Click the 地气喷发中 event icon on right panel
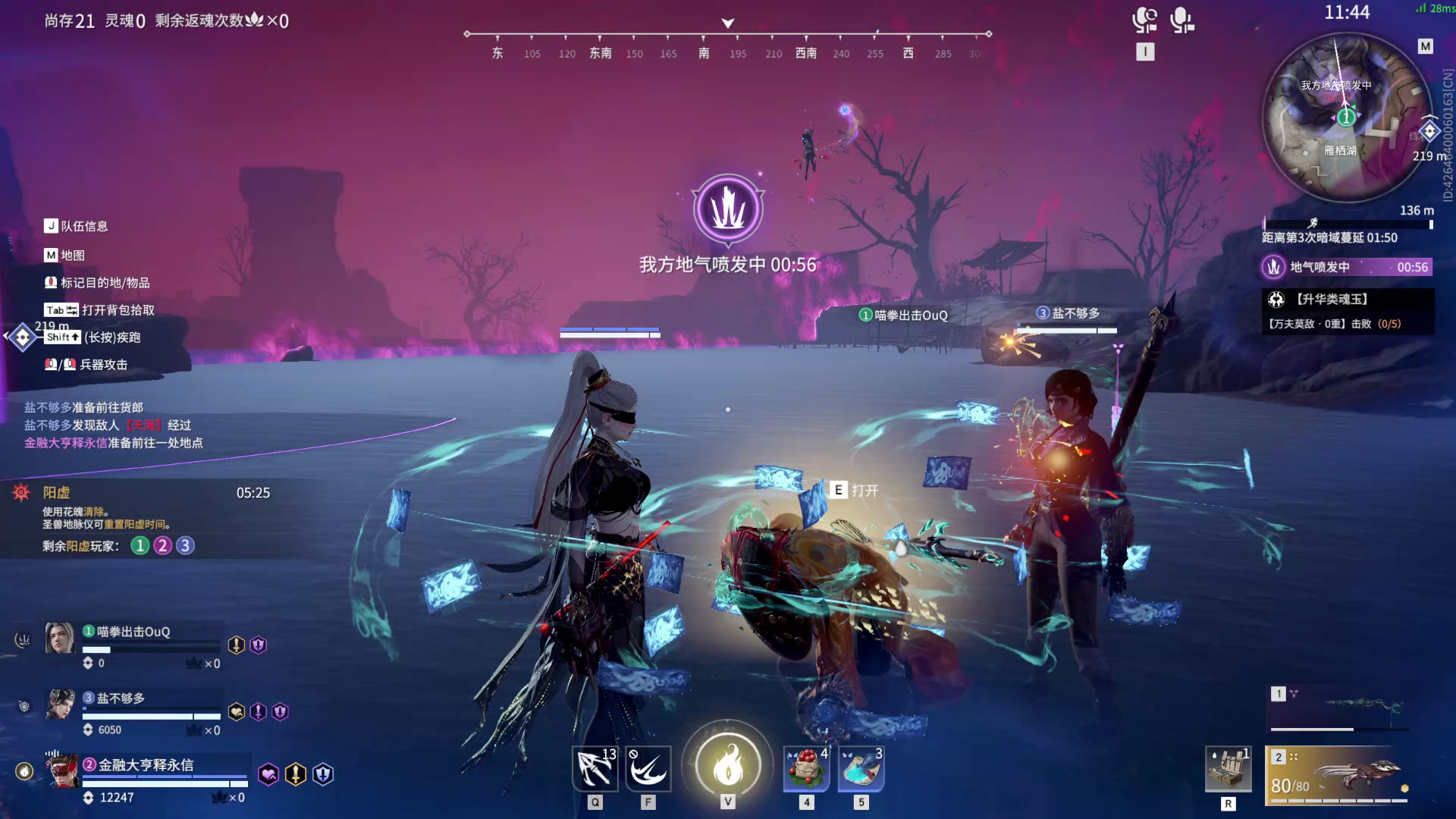Screen dimensions: 1456x819 coord(1275,267)
